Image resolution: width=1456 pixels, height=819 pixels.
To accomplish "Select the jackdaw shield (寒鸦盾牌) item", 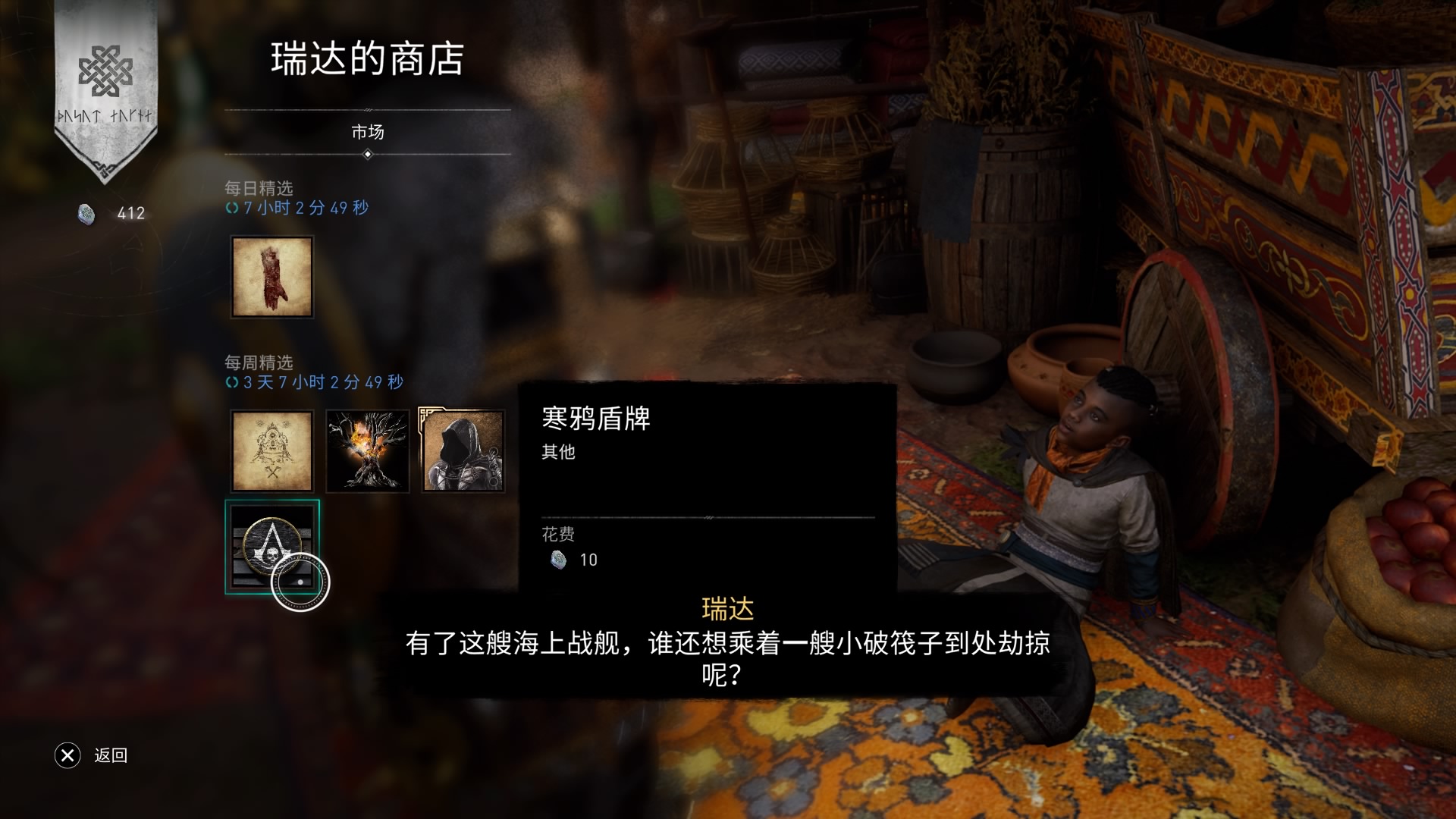I will coord(272,546).
